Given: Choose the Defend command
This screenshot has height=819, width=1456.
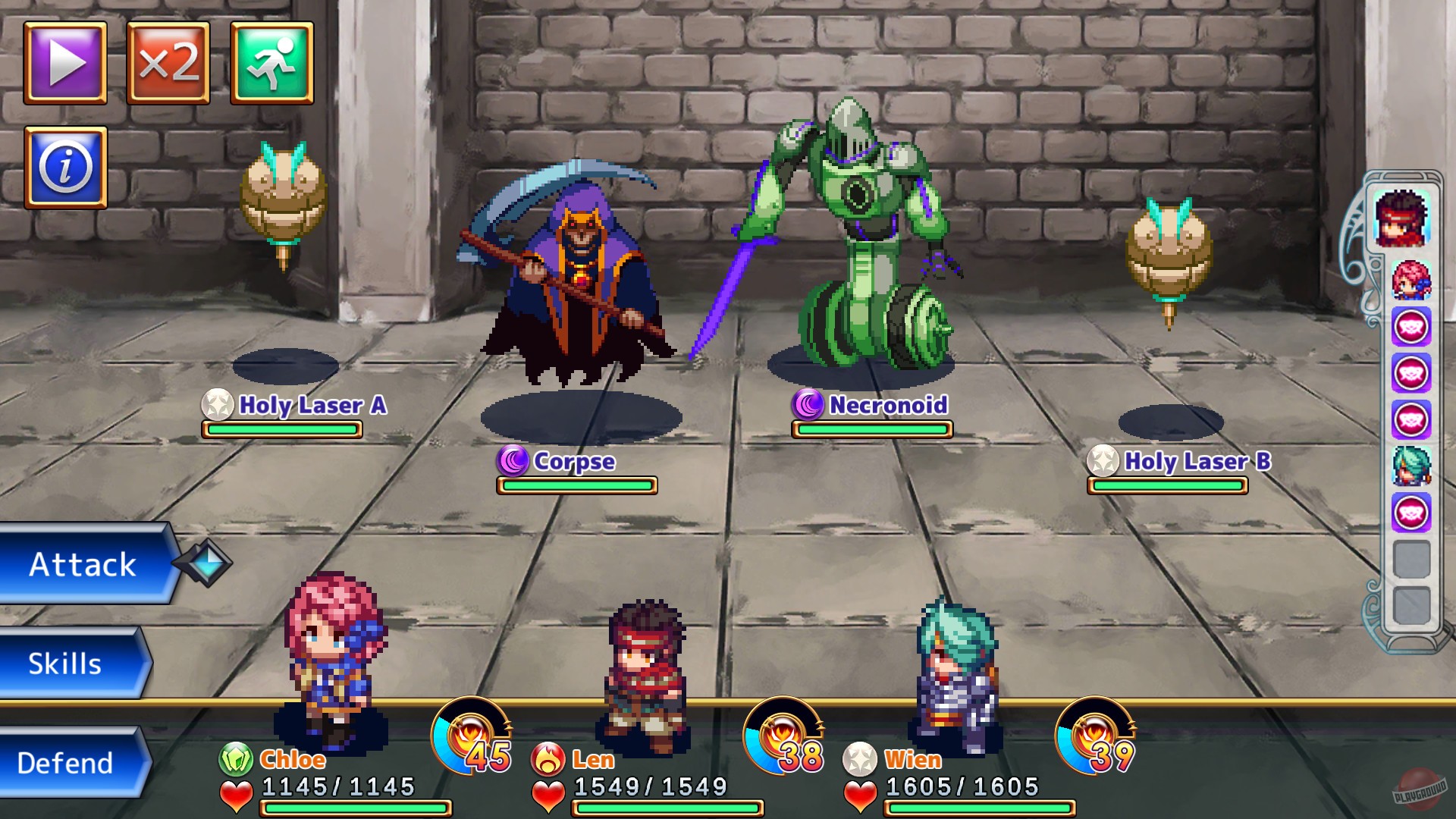Looking at the screenshot, I should point(64,762).
